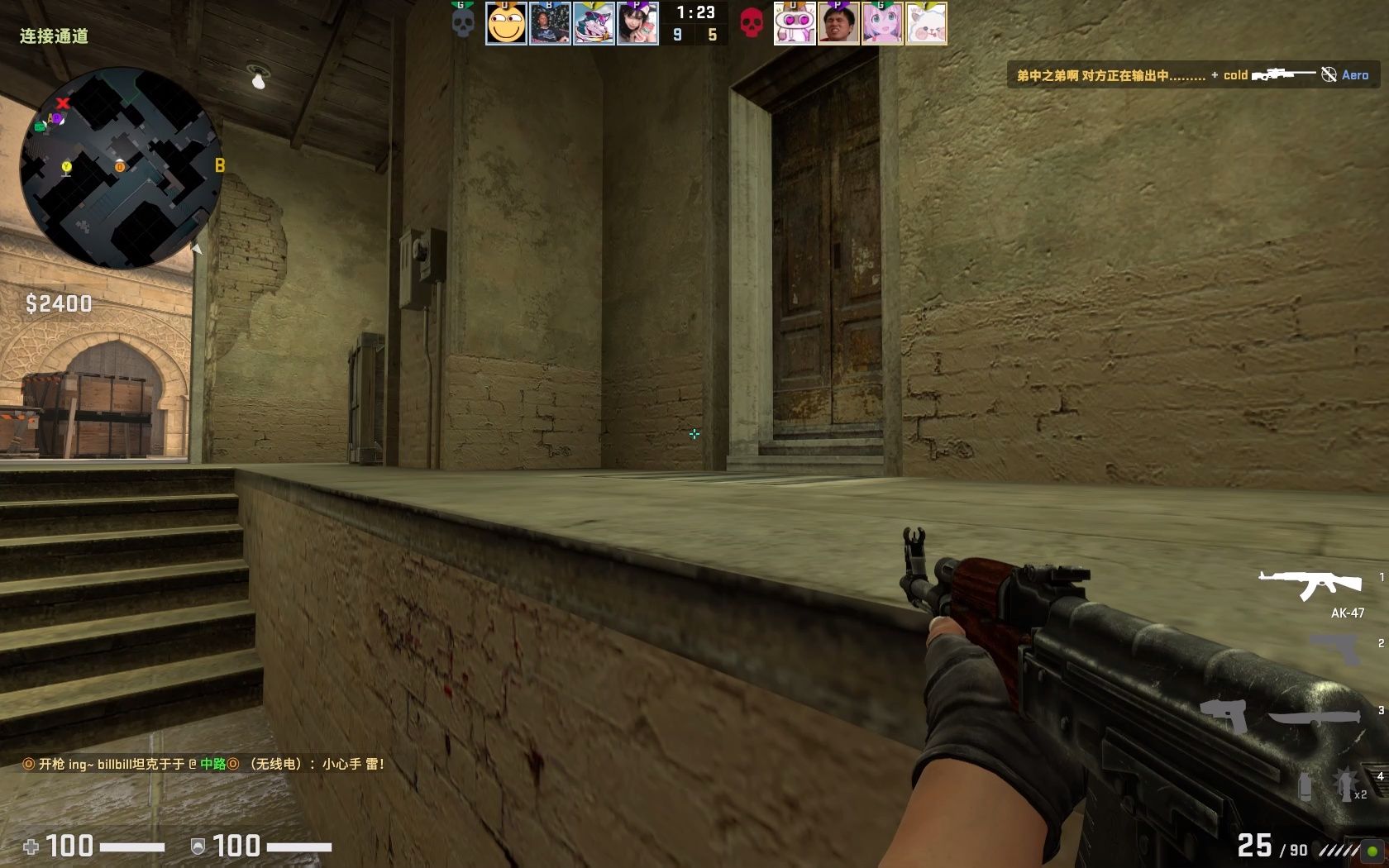The height and width of the screenshot is (868, 1389).
Task: Click the pink cat player avatar
Action: click(x=795, y=23)
